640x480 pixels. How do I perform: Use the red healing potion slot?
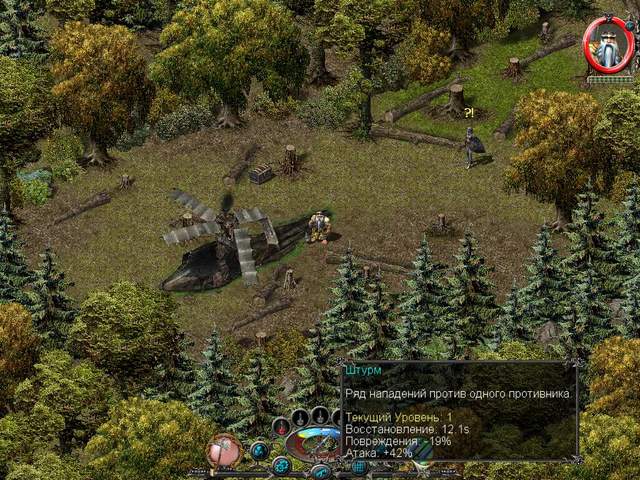pyautogui.click(x=279, y=427)
